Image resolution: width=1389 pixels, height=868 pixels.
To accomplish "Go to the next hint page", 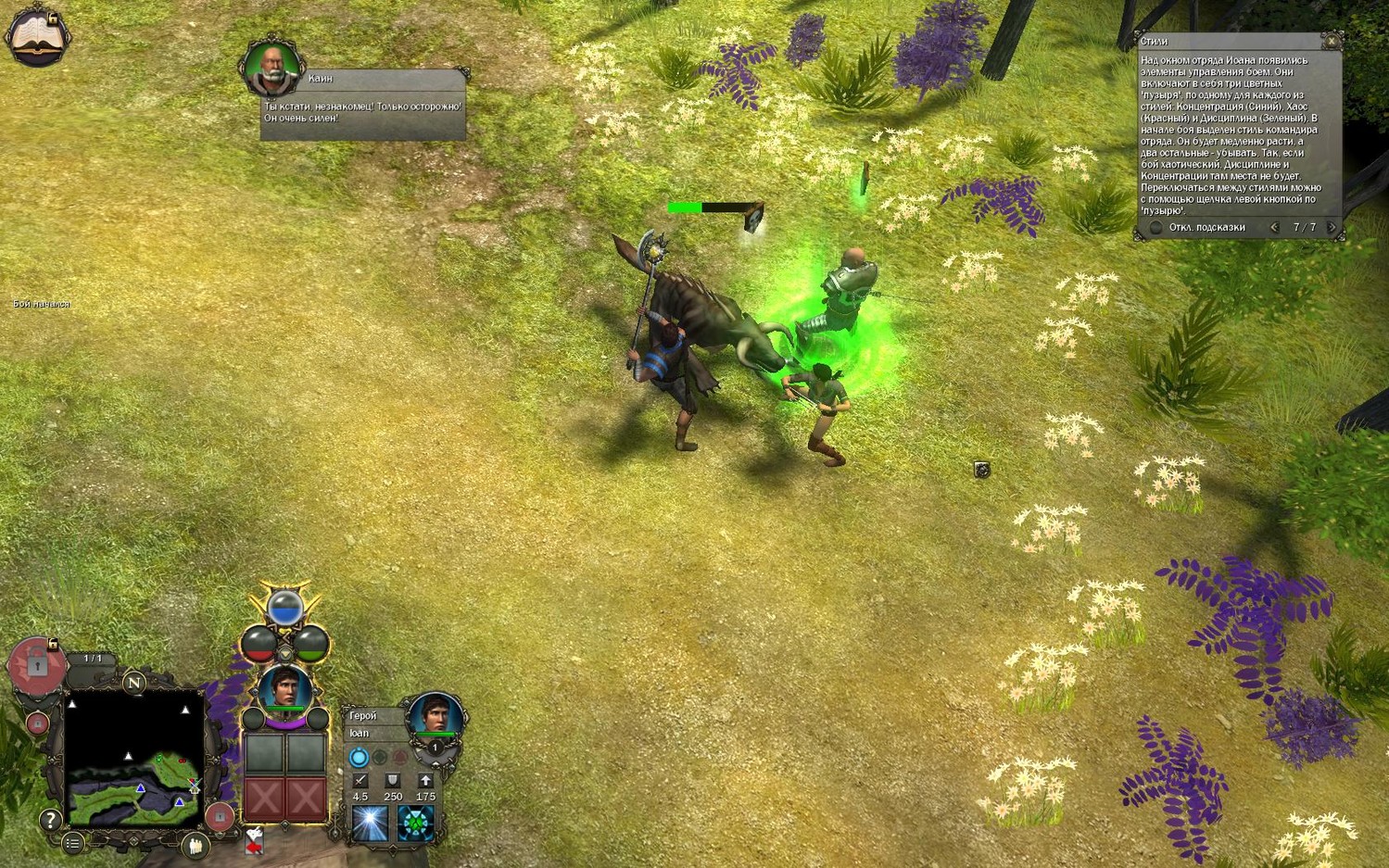I will pos(1332,228).
